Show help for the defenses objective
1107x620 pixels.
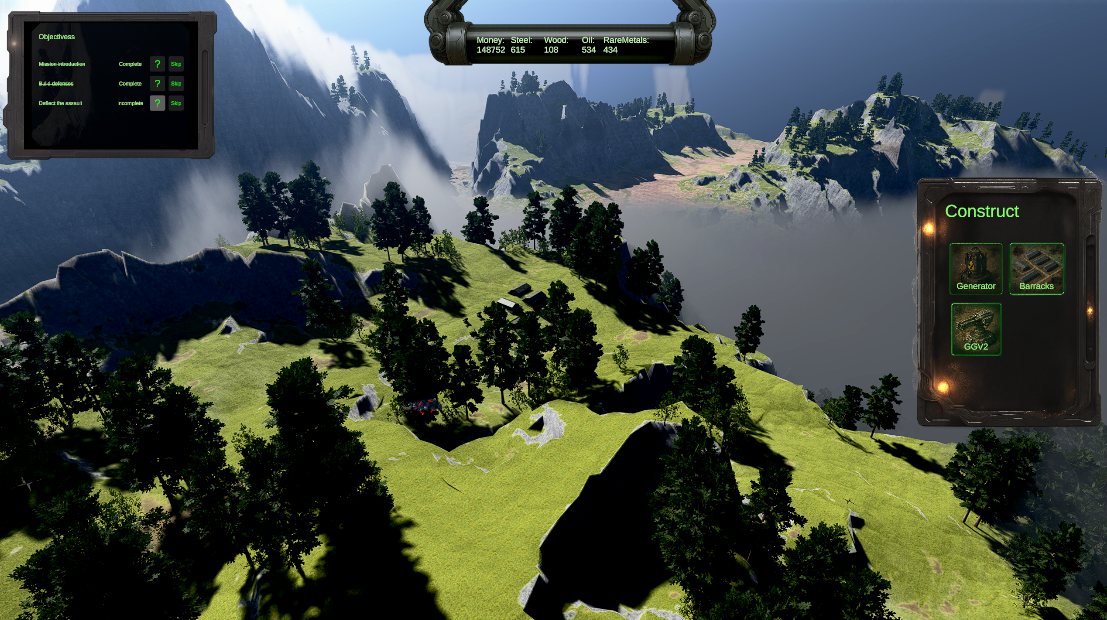pos(157,84)
